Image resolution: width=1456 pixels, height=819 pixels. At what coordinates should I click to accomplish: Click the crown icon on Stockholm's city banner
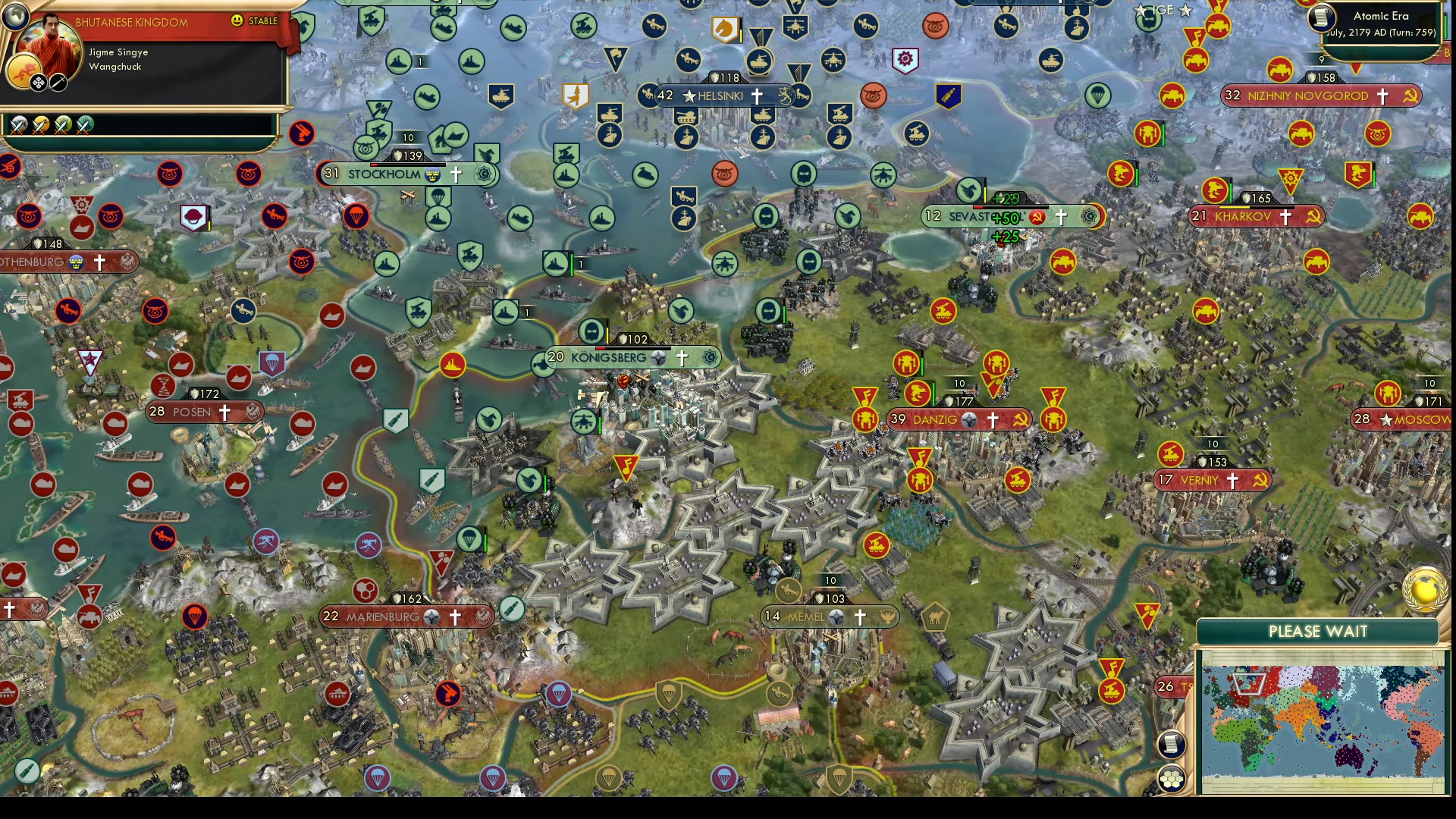click(434, 175)
